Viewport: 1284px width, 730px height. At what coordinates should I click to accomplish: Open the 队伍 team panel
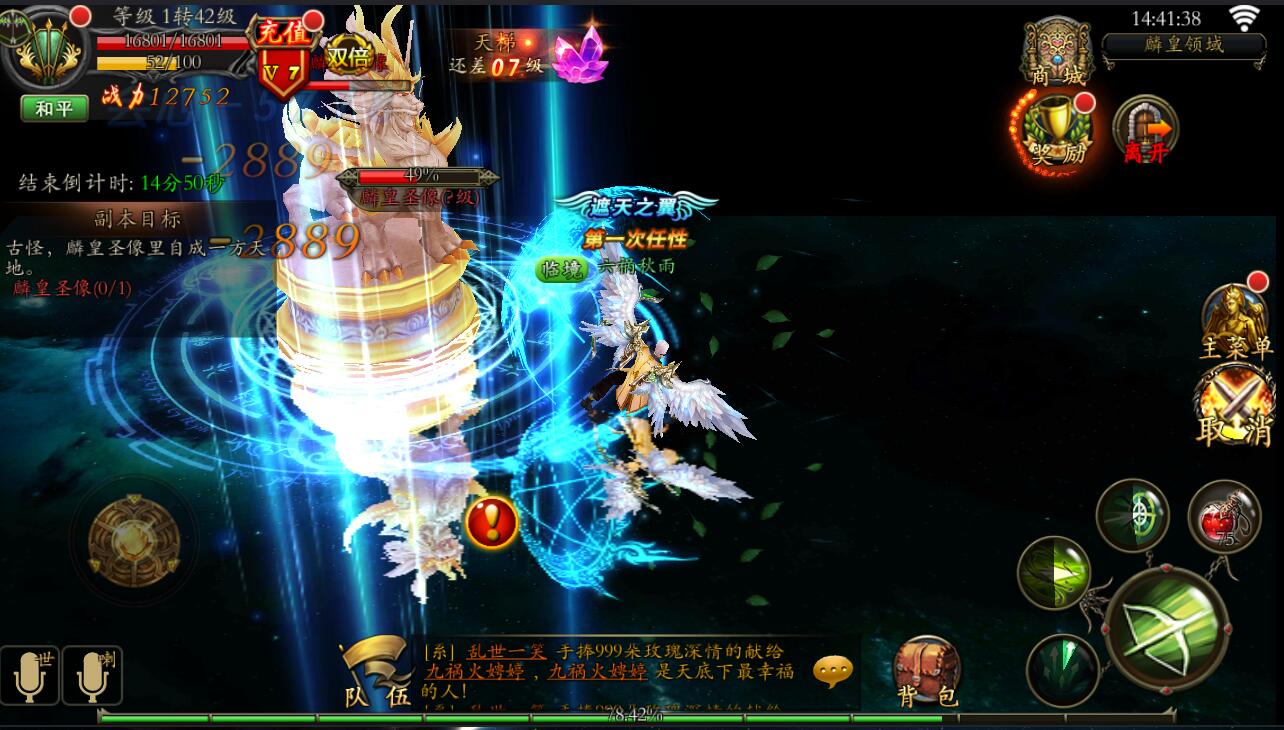coord(376,672)
